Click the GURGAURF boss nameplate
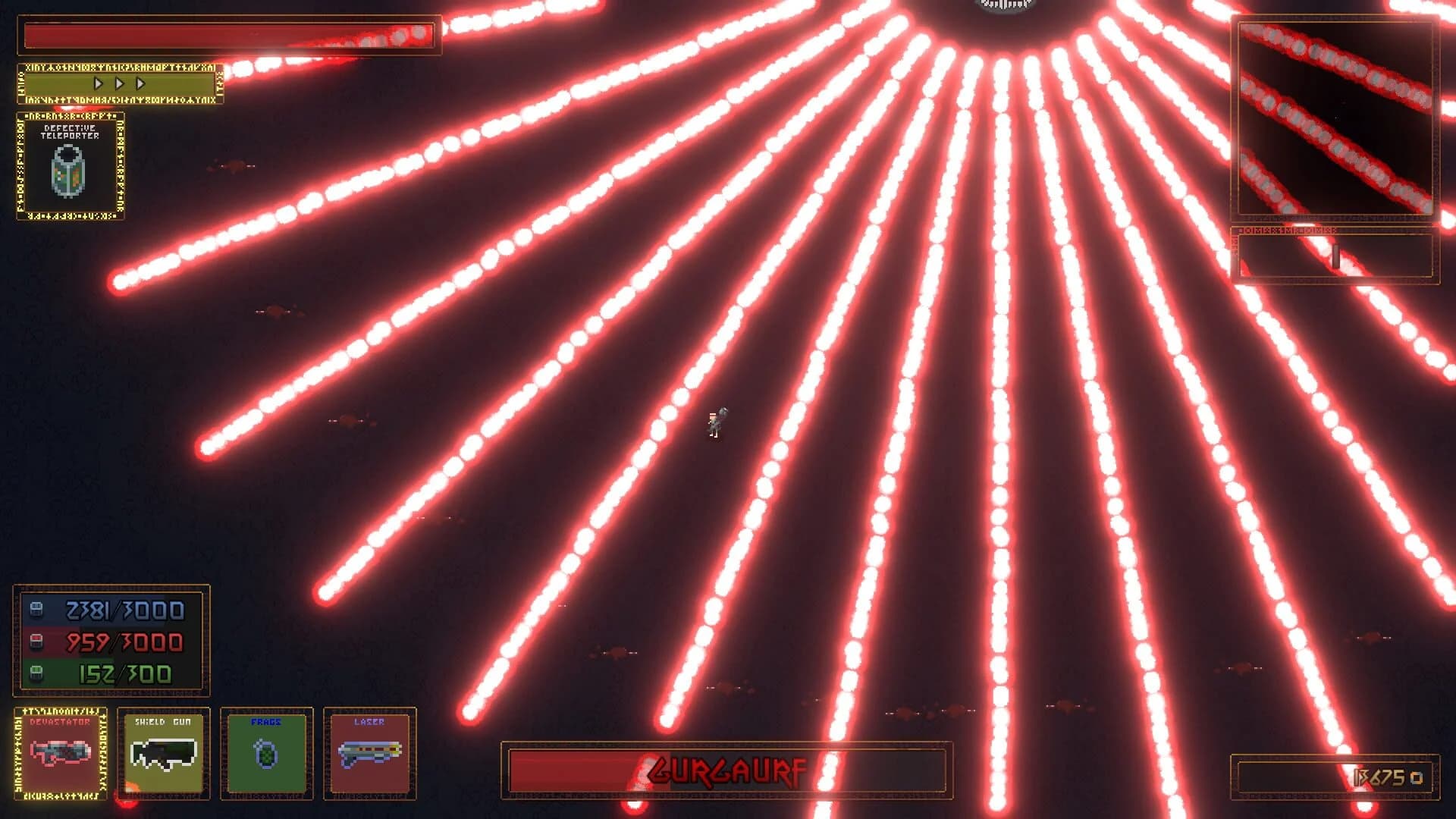The image size is (1456, 819). [728, 770]
